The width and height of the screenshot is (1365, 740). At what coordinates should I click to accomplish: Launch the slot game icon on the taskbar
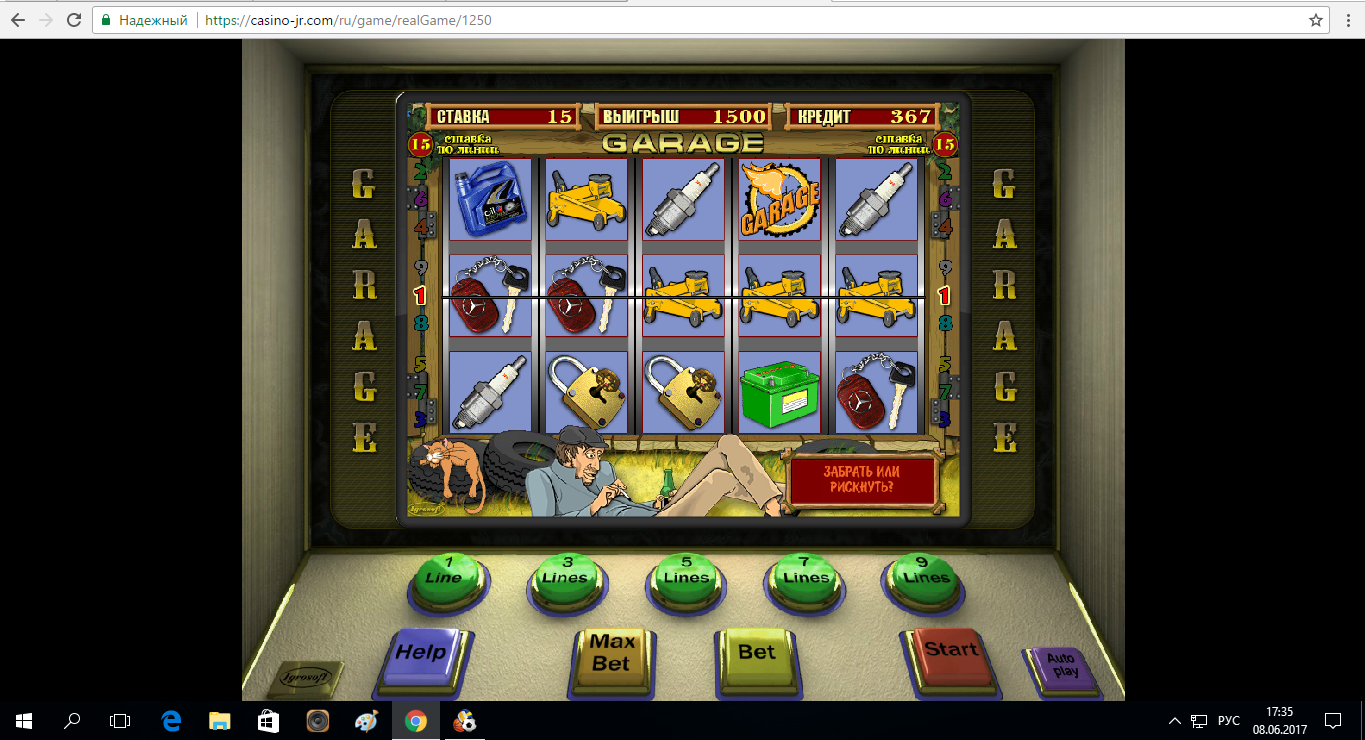coord(465,718)
